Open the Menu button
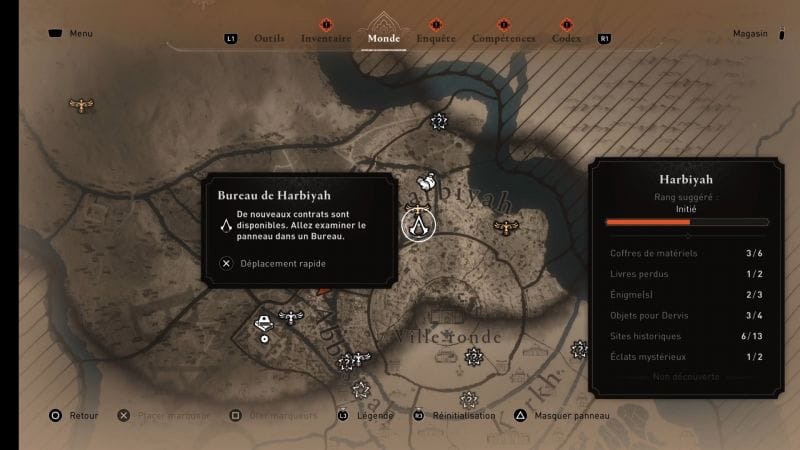 [x=70, y=34]
